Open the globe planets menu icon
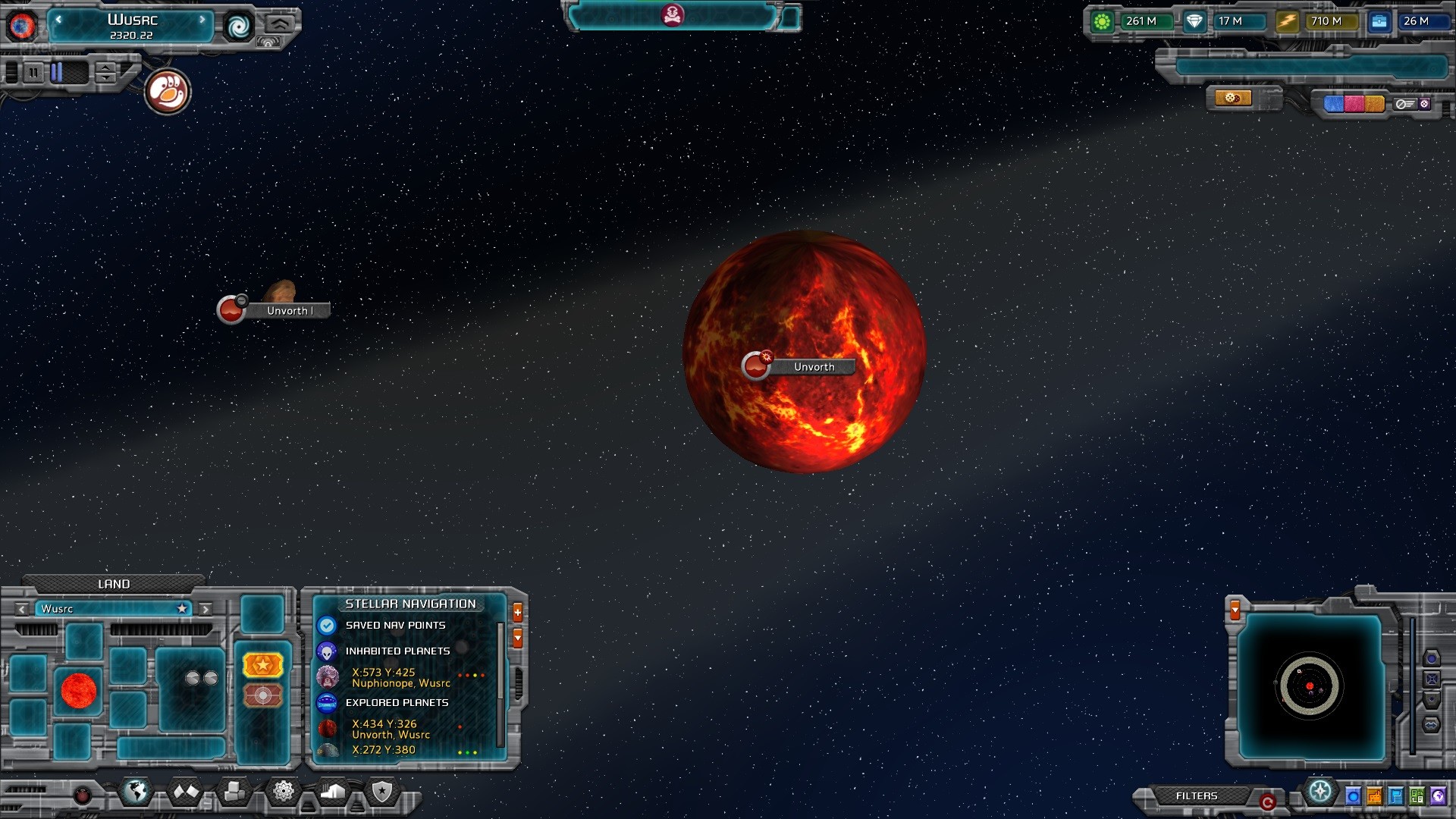This screenshot has height=819, width=1456. point(136,792)
